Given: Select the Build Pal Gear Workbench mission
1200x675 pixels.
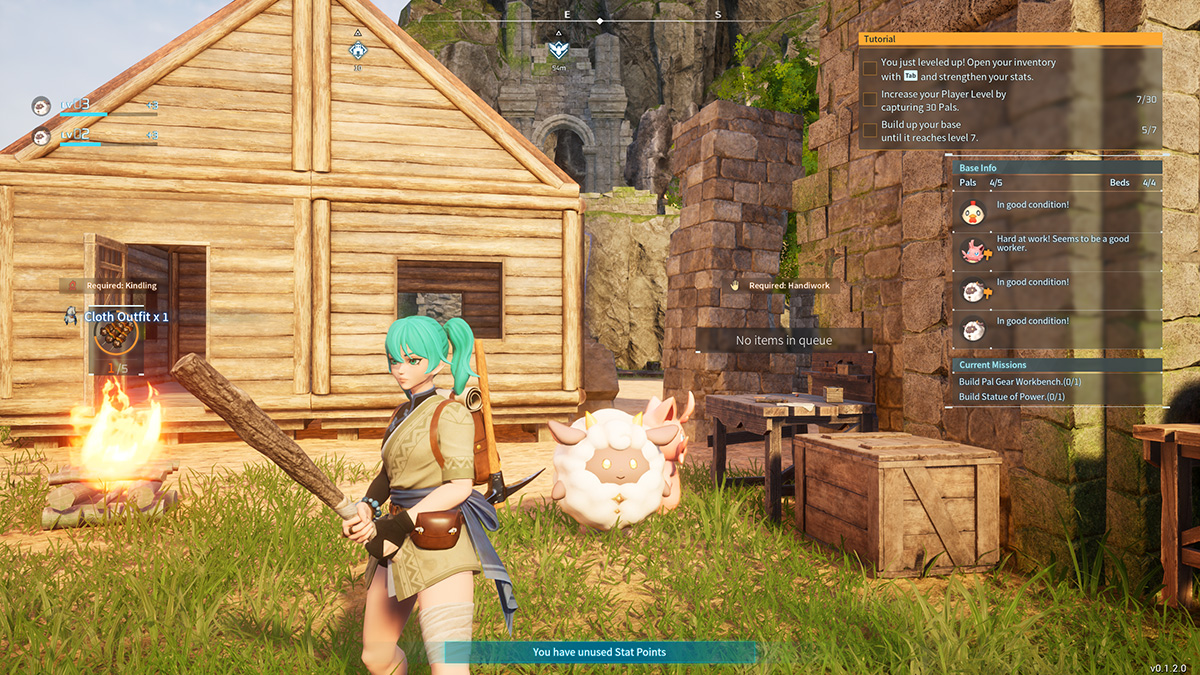Looking at the screenshot, I should [1020, 381].
